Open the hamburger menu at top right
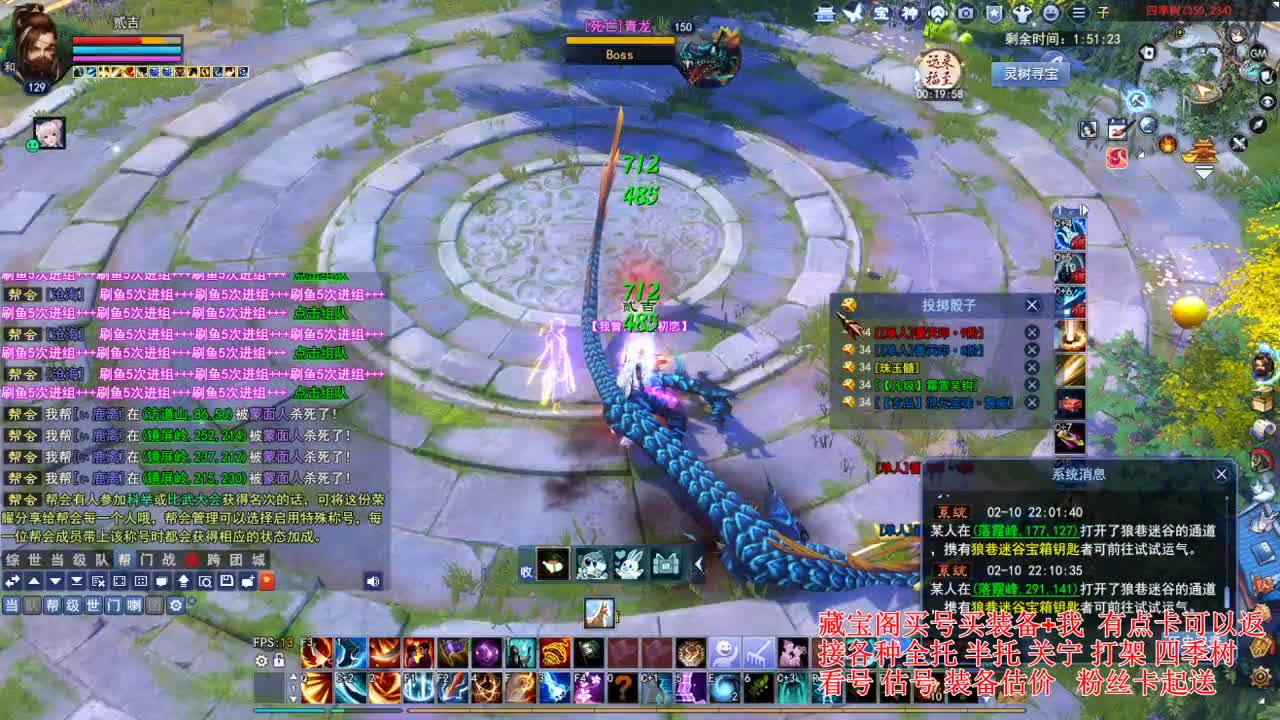This screenshot has height=720, width=1280. coord(1078,12)
